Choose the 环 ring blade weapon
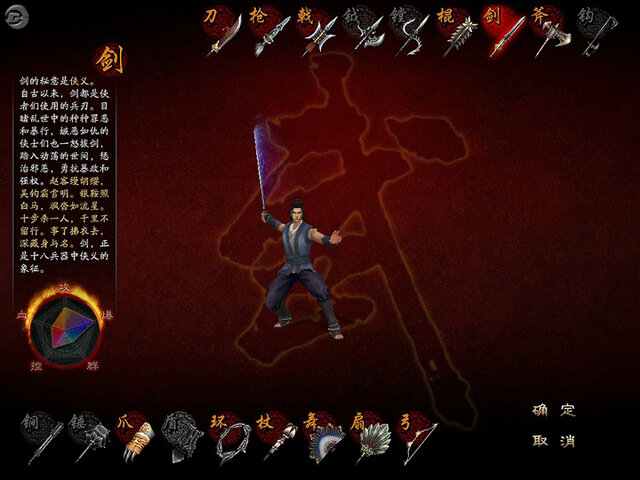 pyautogui.click(x=231, y=438)
